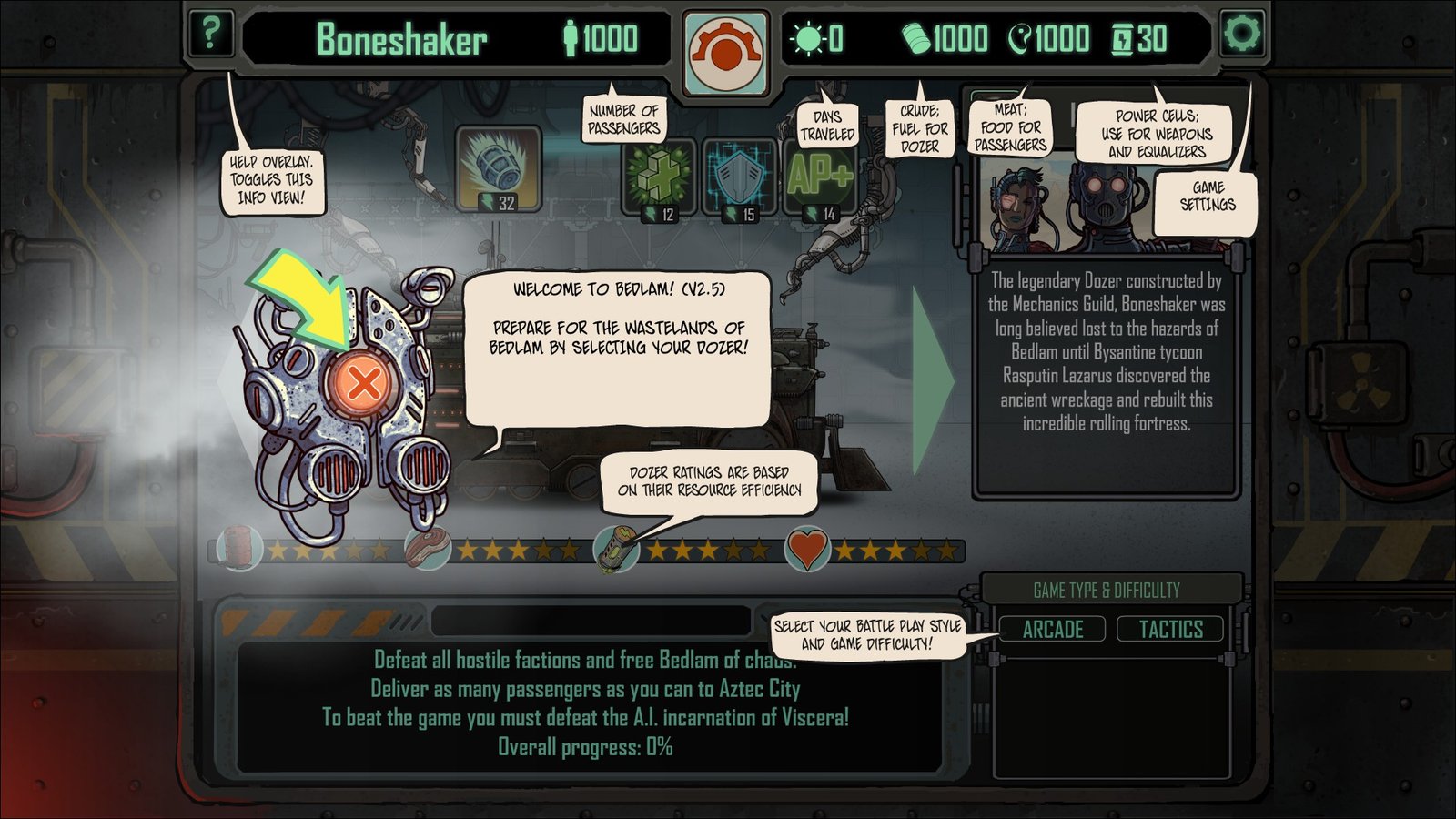
Task: Click the orange gear emblem button
Action: tap(725, 53)
